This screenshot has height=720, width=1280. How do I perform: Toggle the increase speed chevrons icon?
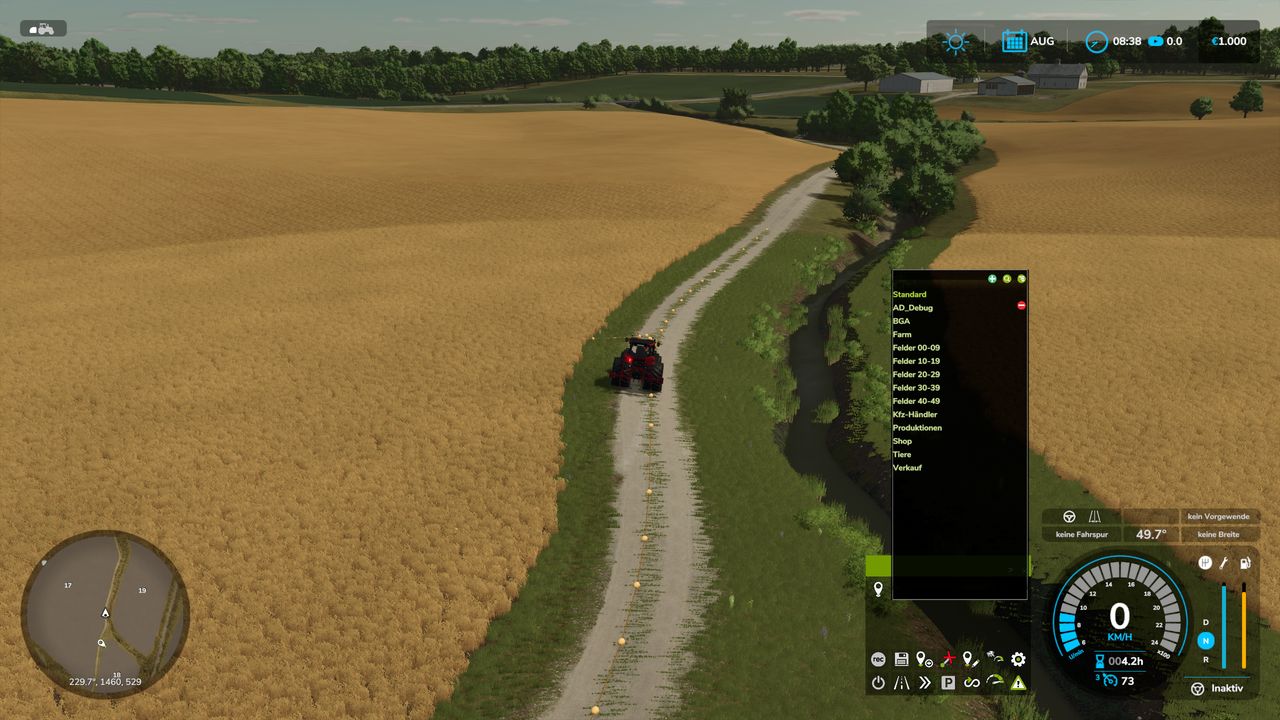pos(923,682)
